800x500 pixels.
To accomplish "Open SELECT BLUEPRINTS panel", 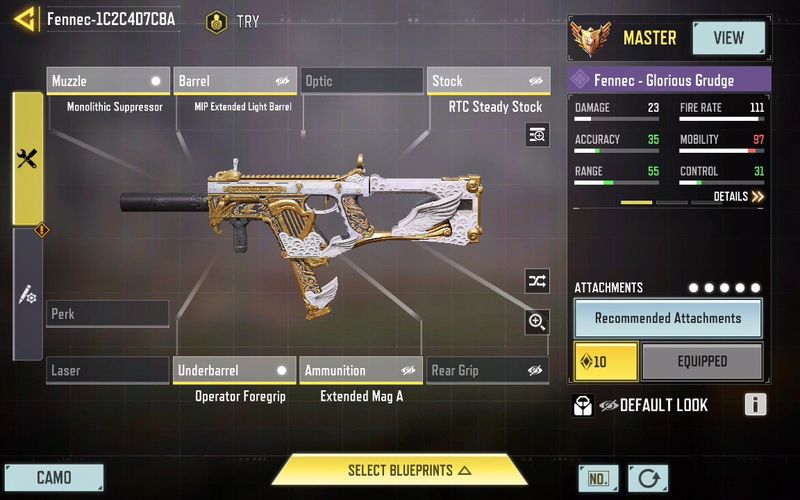I will 400,470.
